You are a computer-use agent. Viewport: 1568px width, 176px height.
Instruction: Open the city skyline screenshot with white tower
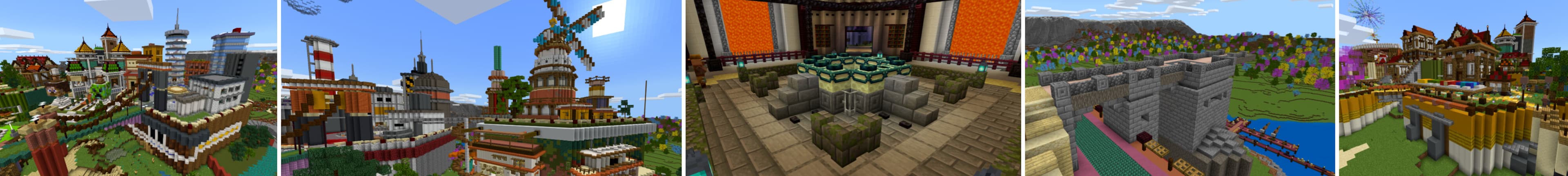[138, 88]
